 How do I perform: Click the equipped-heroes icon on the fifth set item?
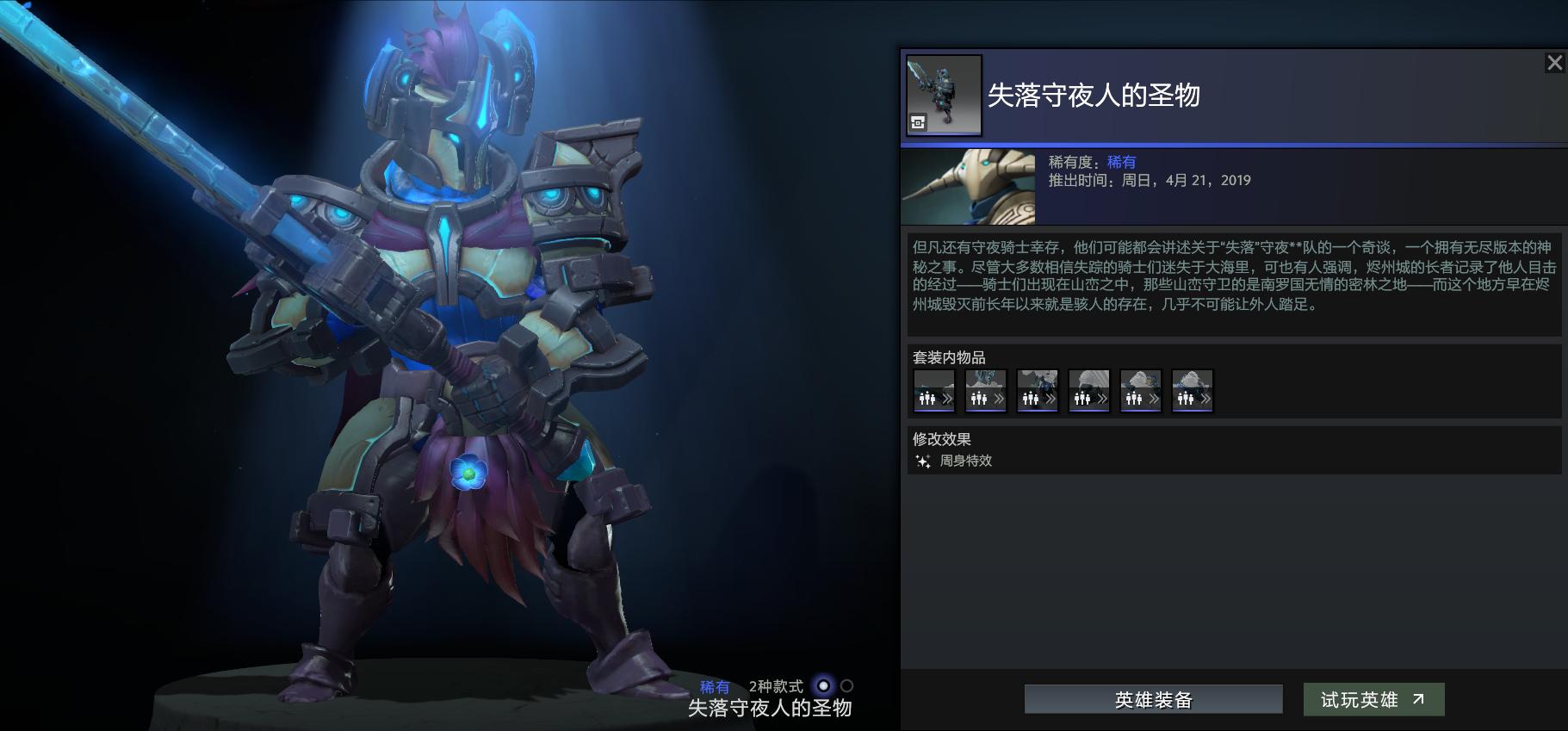tap(1133, 398)
